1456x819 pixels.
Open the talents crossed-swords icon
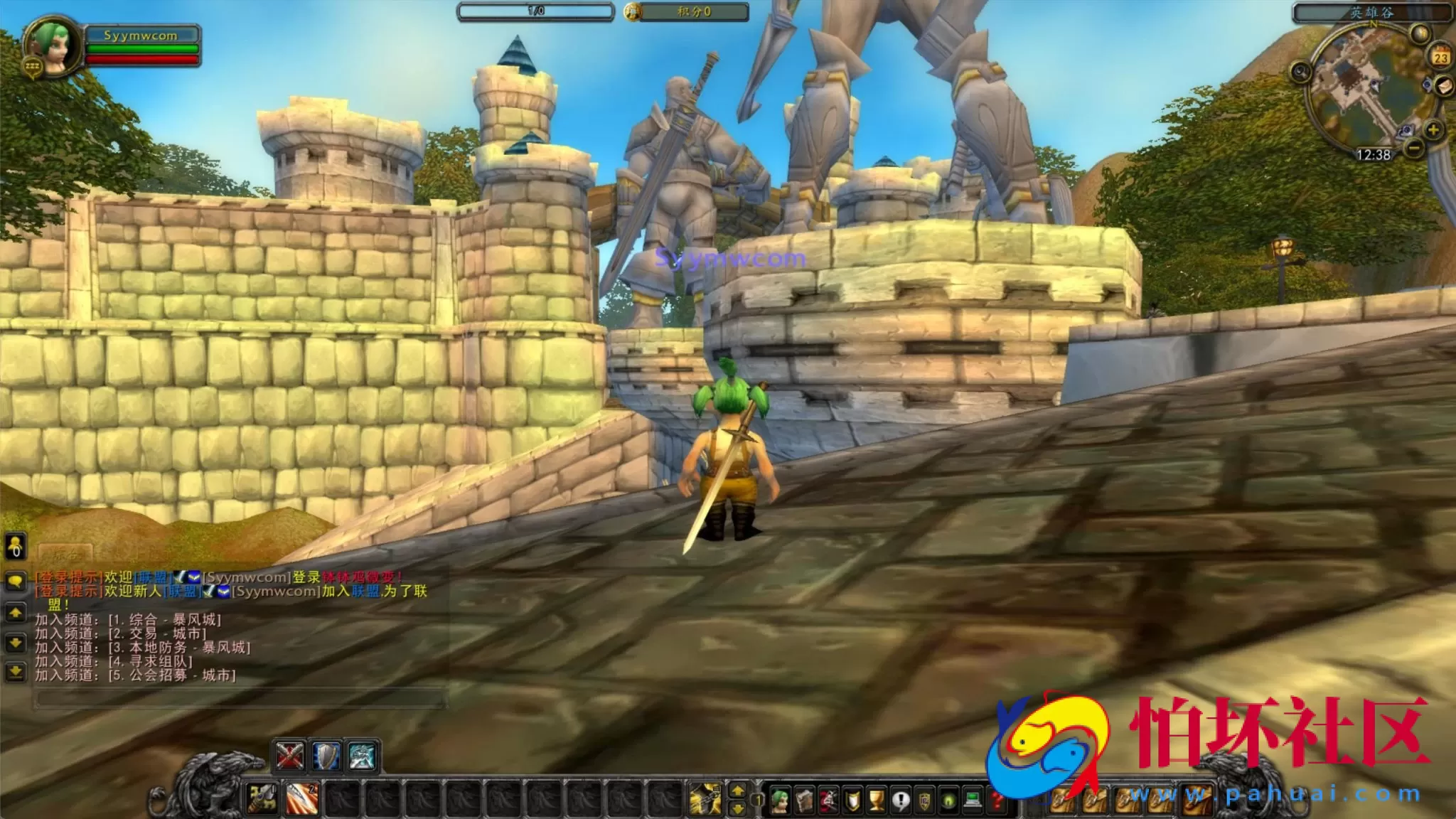pyautogui.click(x=828, y=801)
